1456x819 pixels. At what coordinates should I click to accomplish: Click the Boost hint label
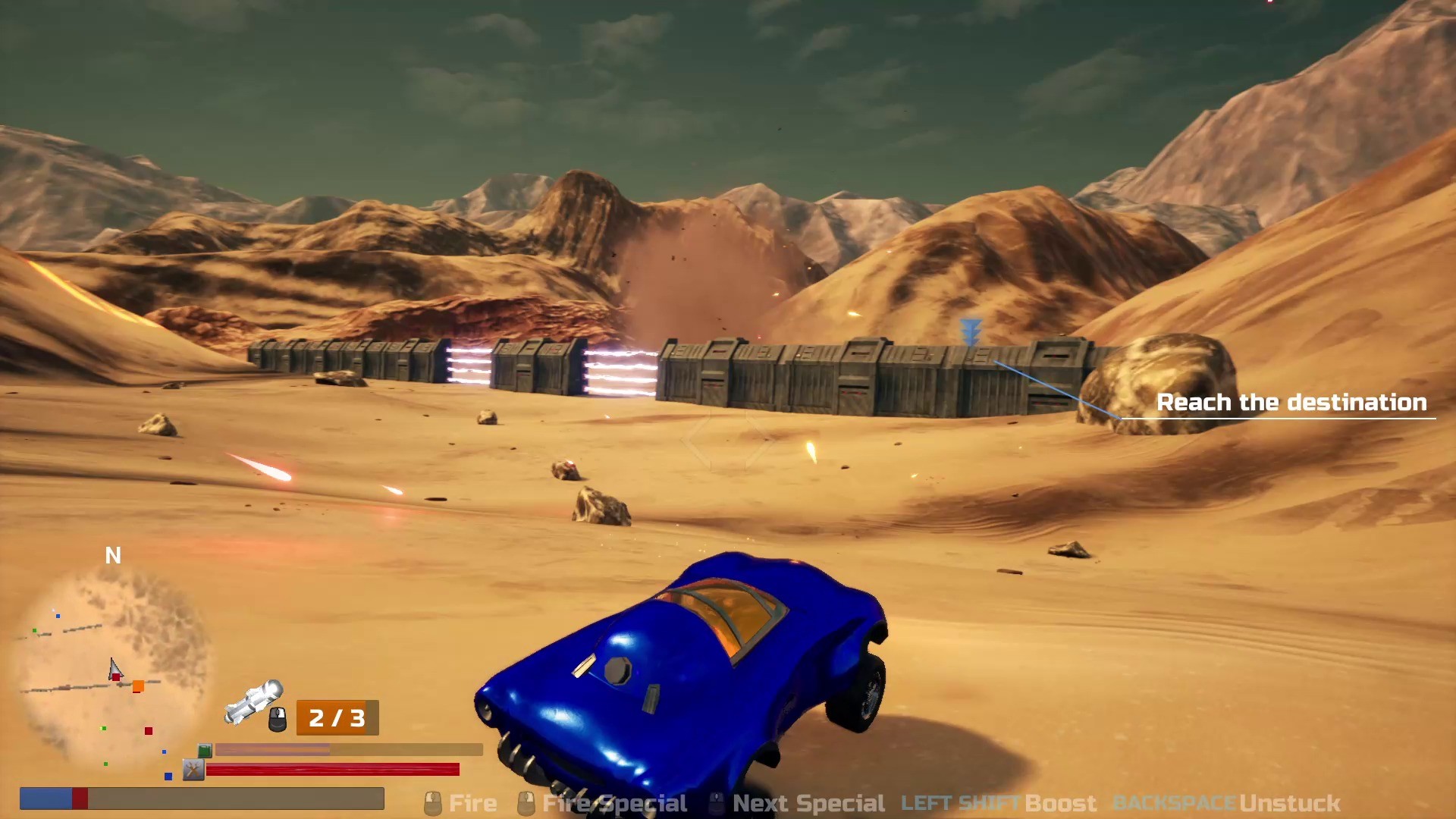coord(1062,802)
